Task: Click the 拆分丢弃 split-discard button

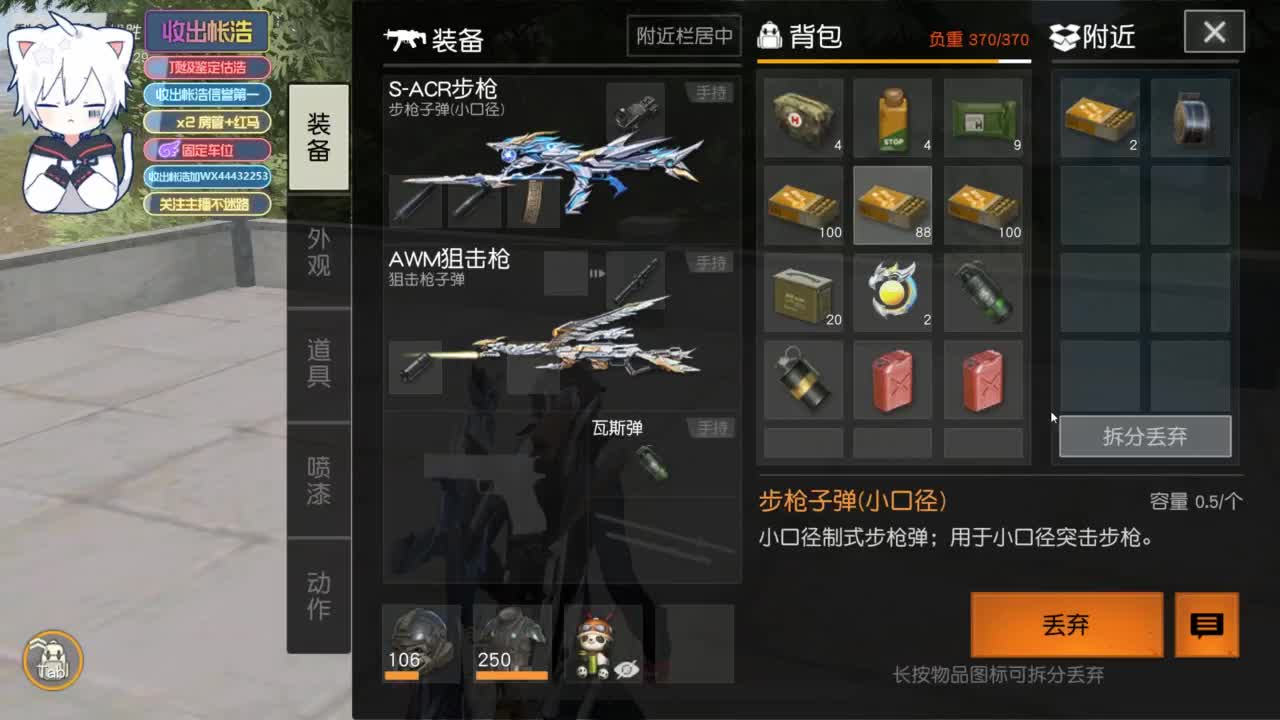Action: [x=1144, y=434]
